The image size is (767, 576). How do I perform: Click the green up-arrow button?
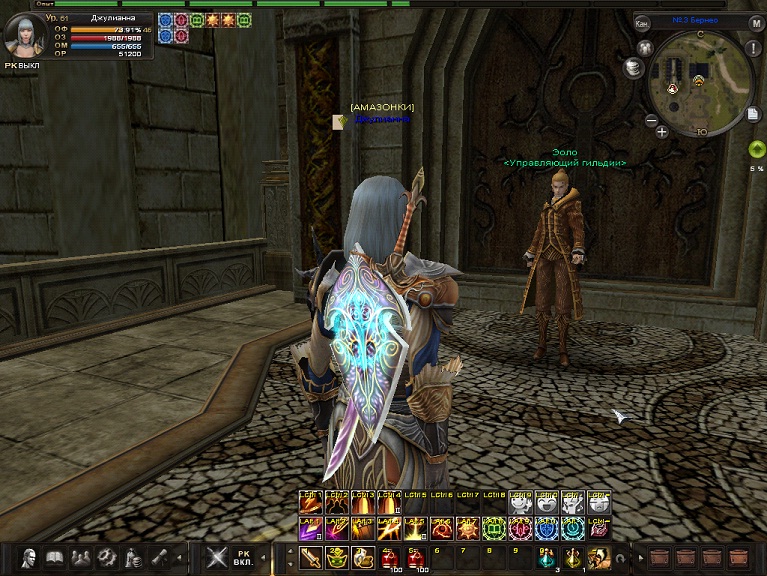[x=756, y=150]
